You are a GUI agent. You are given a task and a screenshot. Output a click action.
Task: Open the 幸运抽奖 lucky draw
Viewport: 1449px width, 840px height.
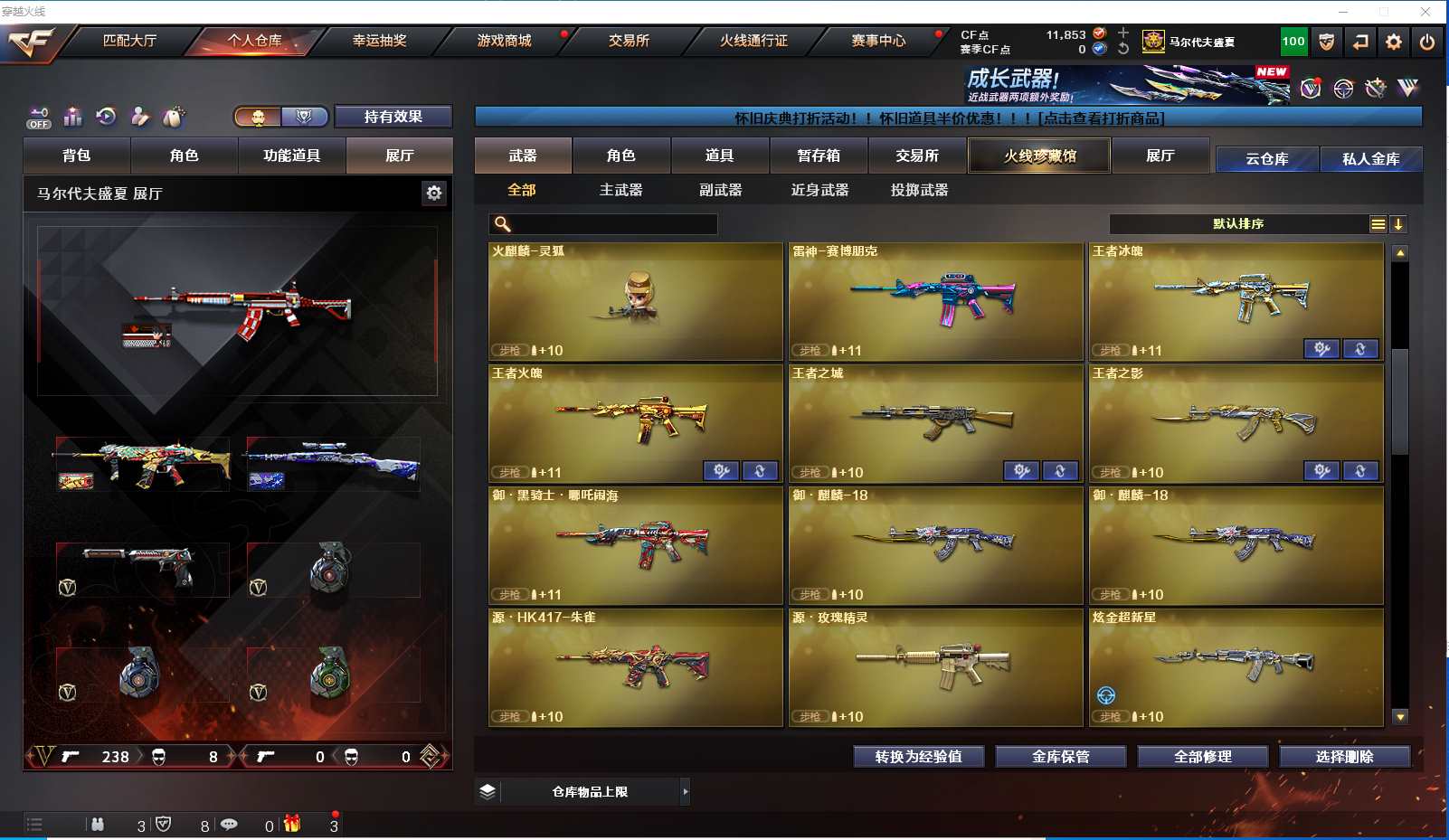(x=379, y=41)
